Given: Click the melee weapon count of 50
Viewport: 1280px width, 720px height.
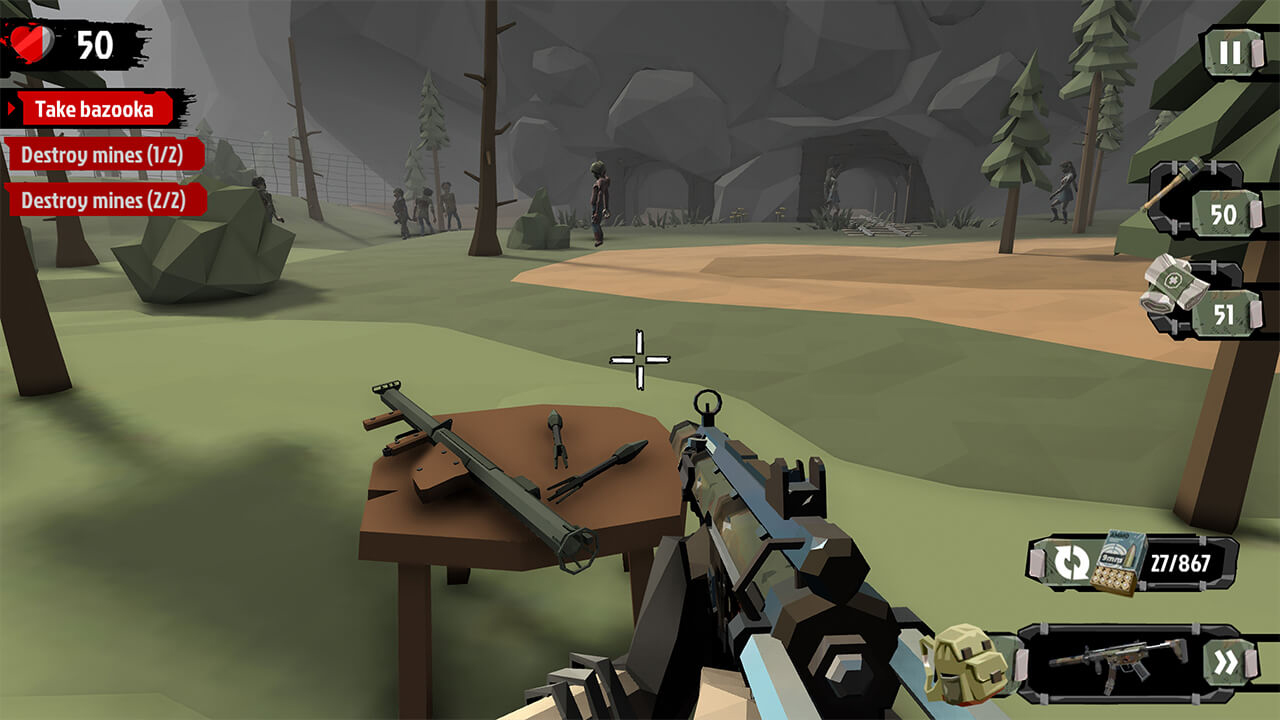Looking at the screenshot, I should click(1225, 212).
